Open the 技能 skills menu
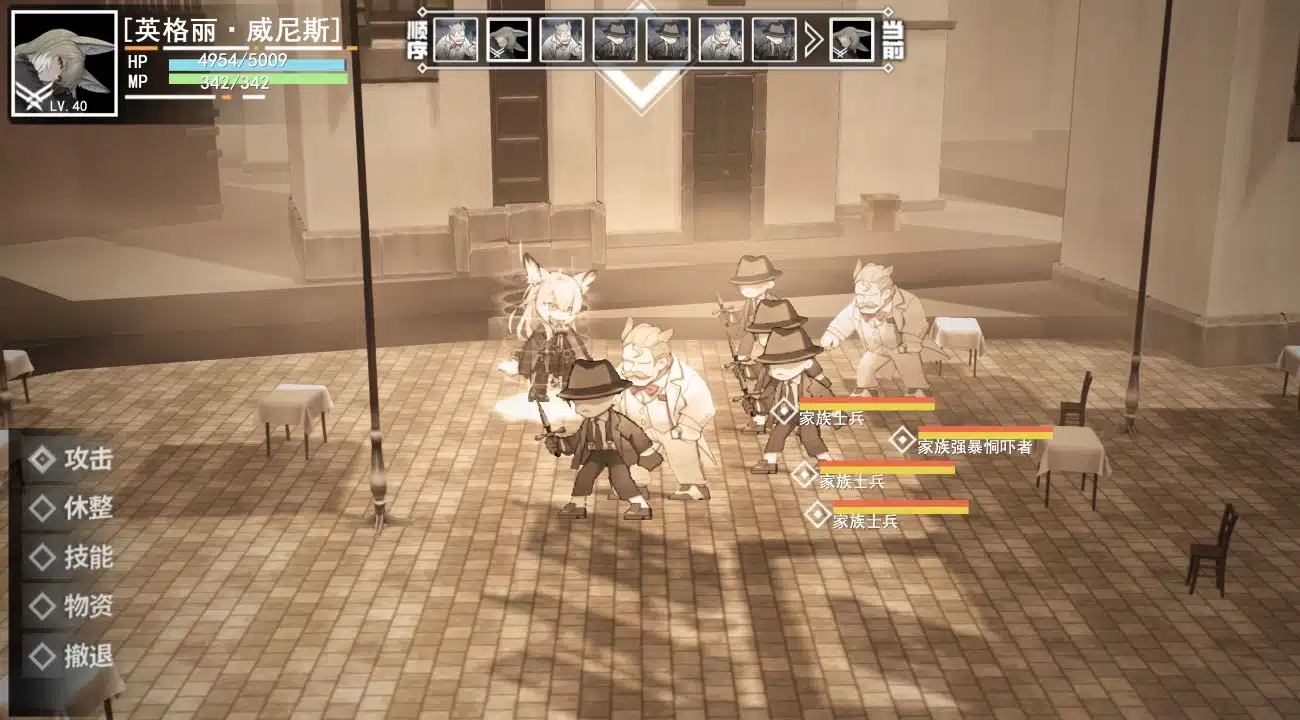Viewport: 1300px width, 720px height. coord(74,557)
